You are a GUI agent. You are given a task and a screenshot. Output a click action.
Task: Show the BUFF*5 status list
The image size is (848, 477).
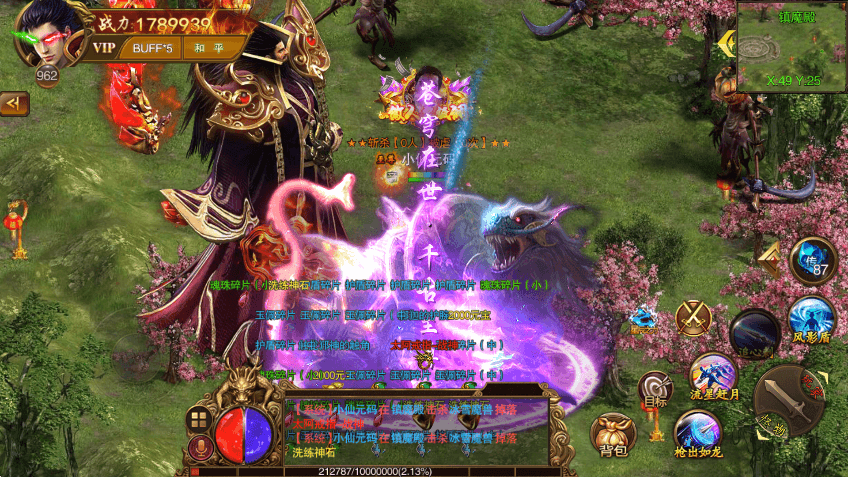[x=154, y=48]
